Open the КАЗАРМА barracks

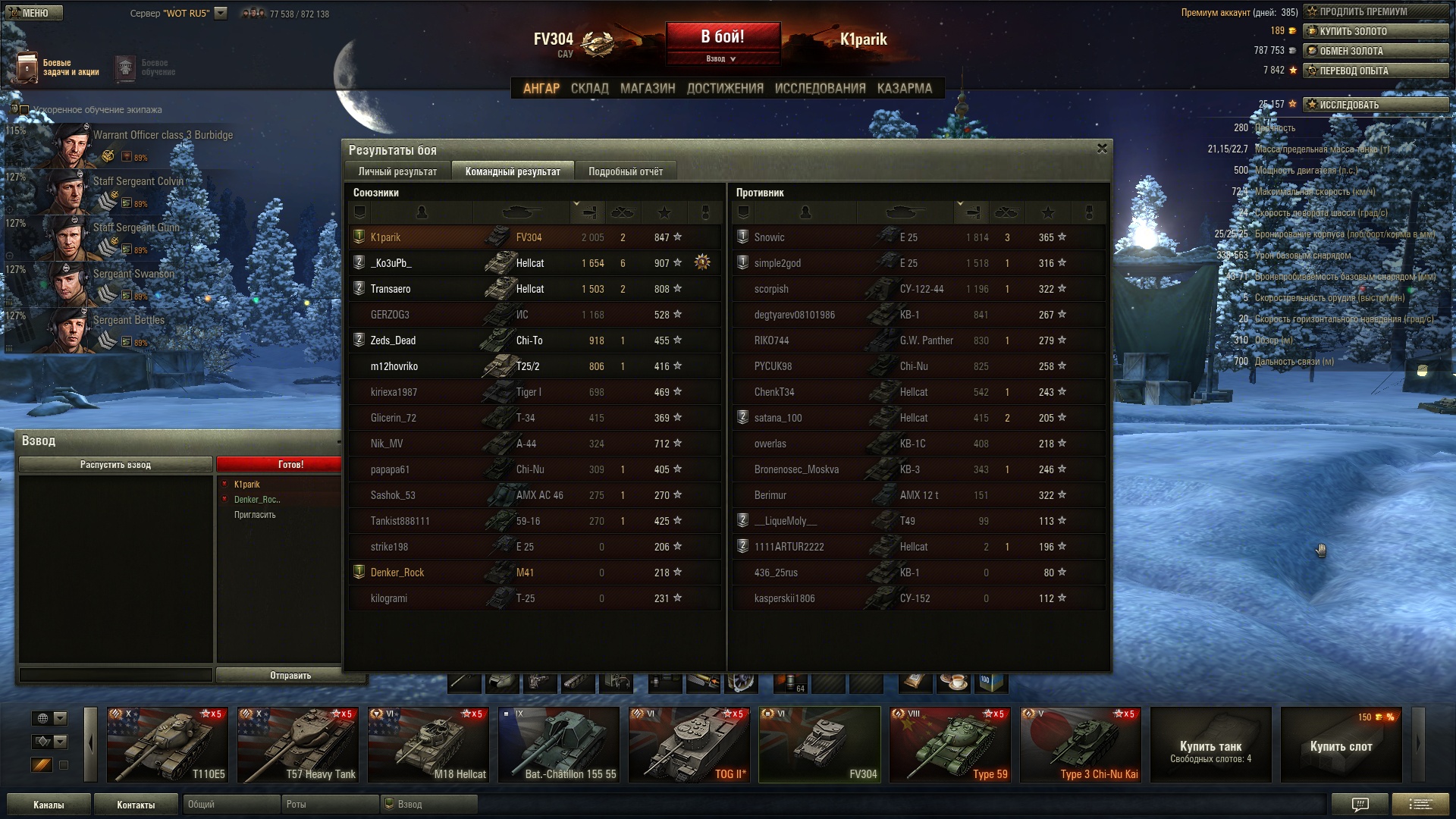point(904,88)
